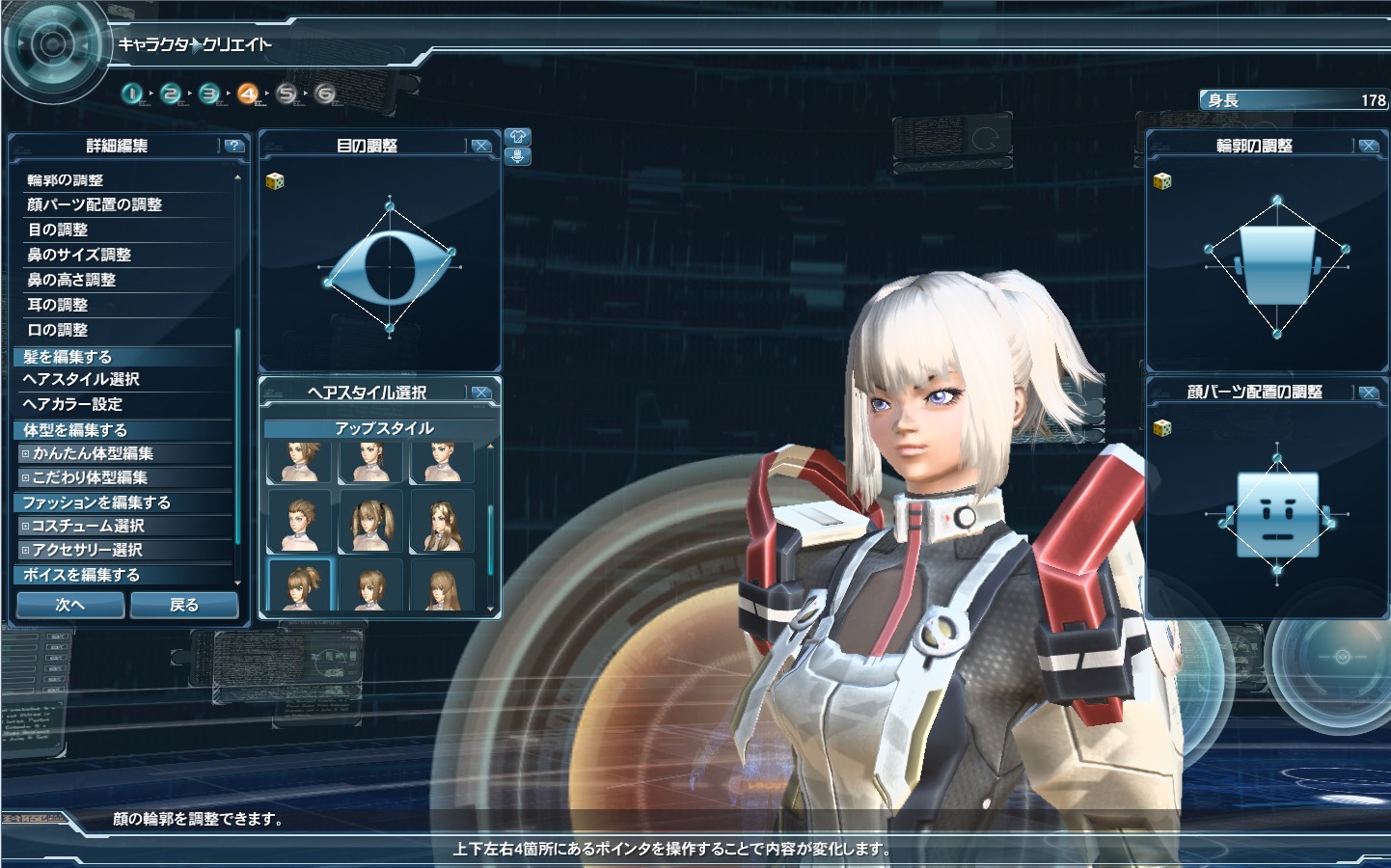
Task: Expand かんたん体型編集 entry
Action: (x=93, y=453)
